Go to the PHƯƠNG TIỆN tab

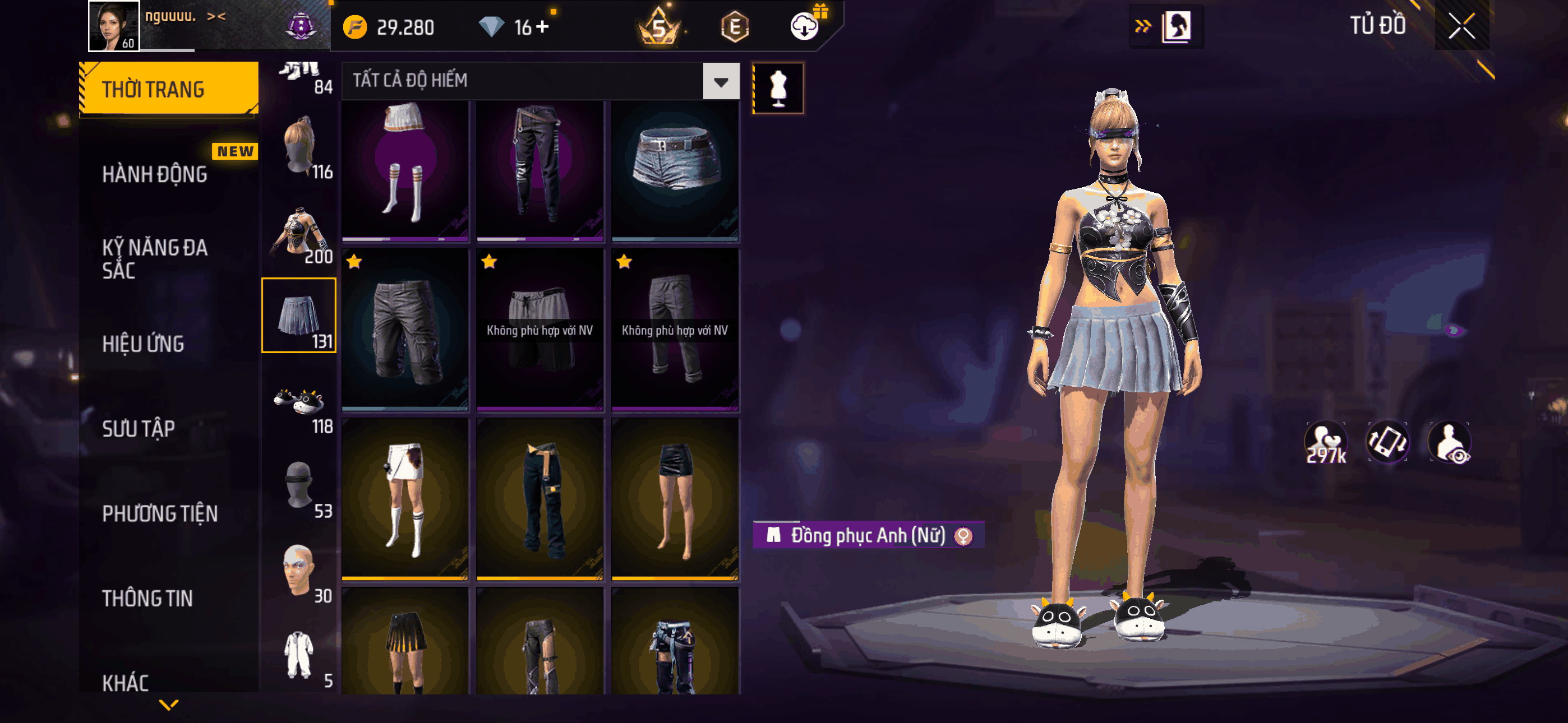(159, 513)
